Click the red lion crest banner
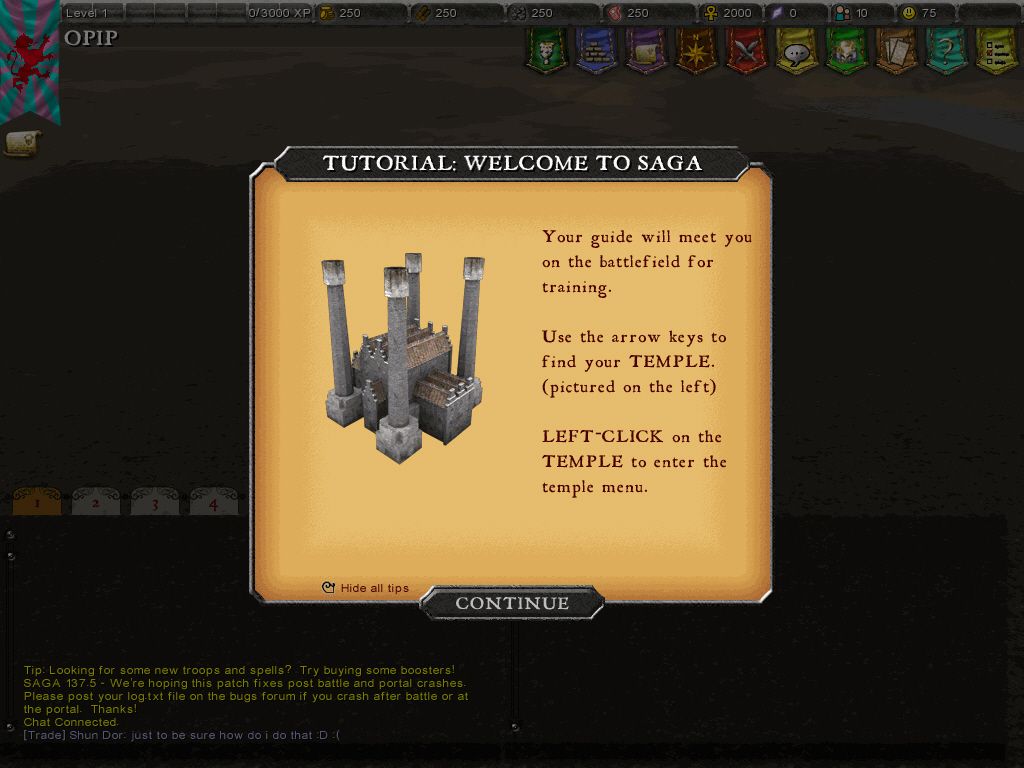 (x=29, y=60)
